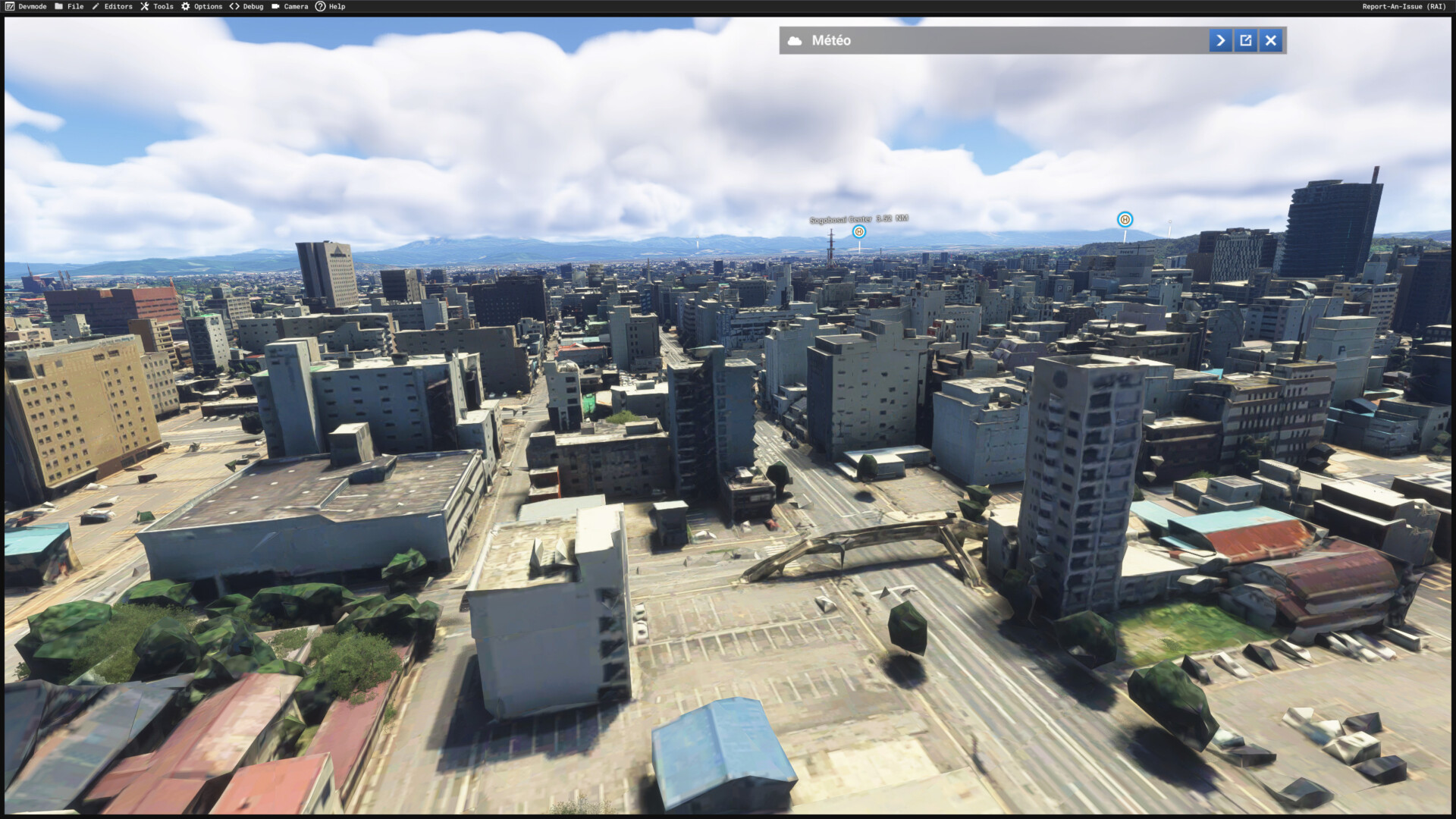
Task: Select the Sogobosai Center heliport marker
Action: click(858, 231)
